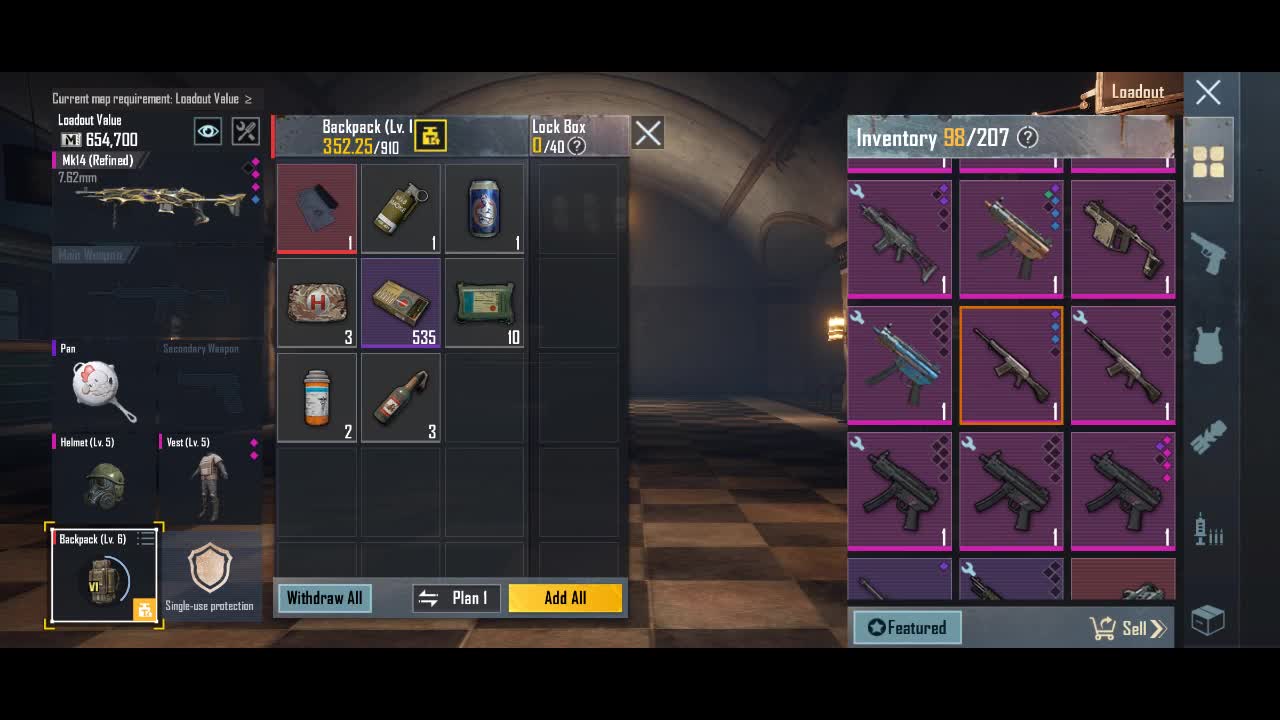Close the backpack panel
This screenshot has height=720, width=1280.
648,133
